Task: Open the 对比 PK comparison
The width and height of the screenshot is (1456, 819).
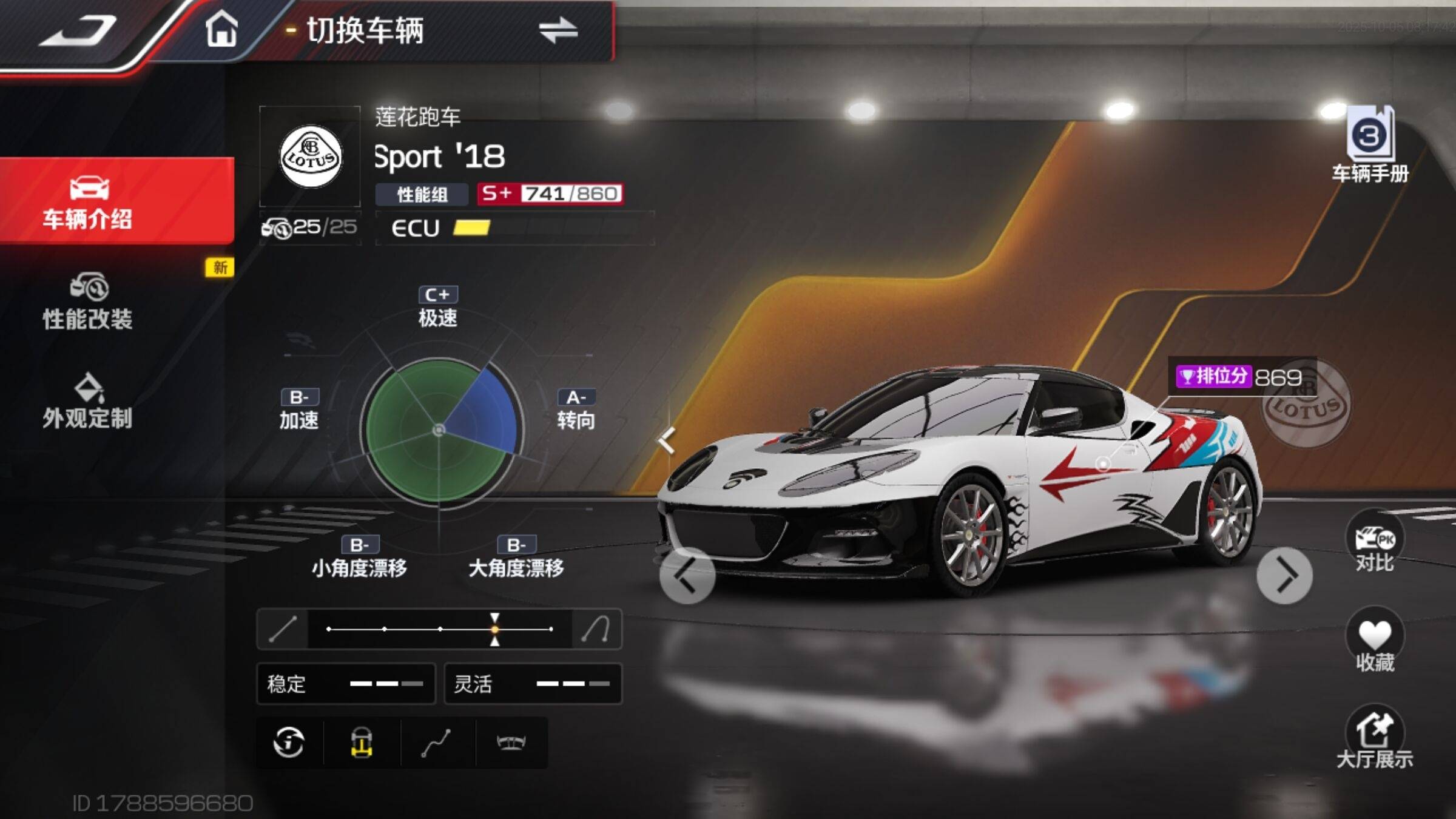Action: click(x=1375, y=543)
